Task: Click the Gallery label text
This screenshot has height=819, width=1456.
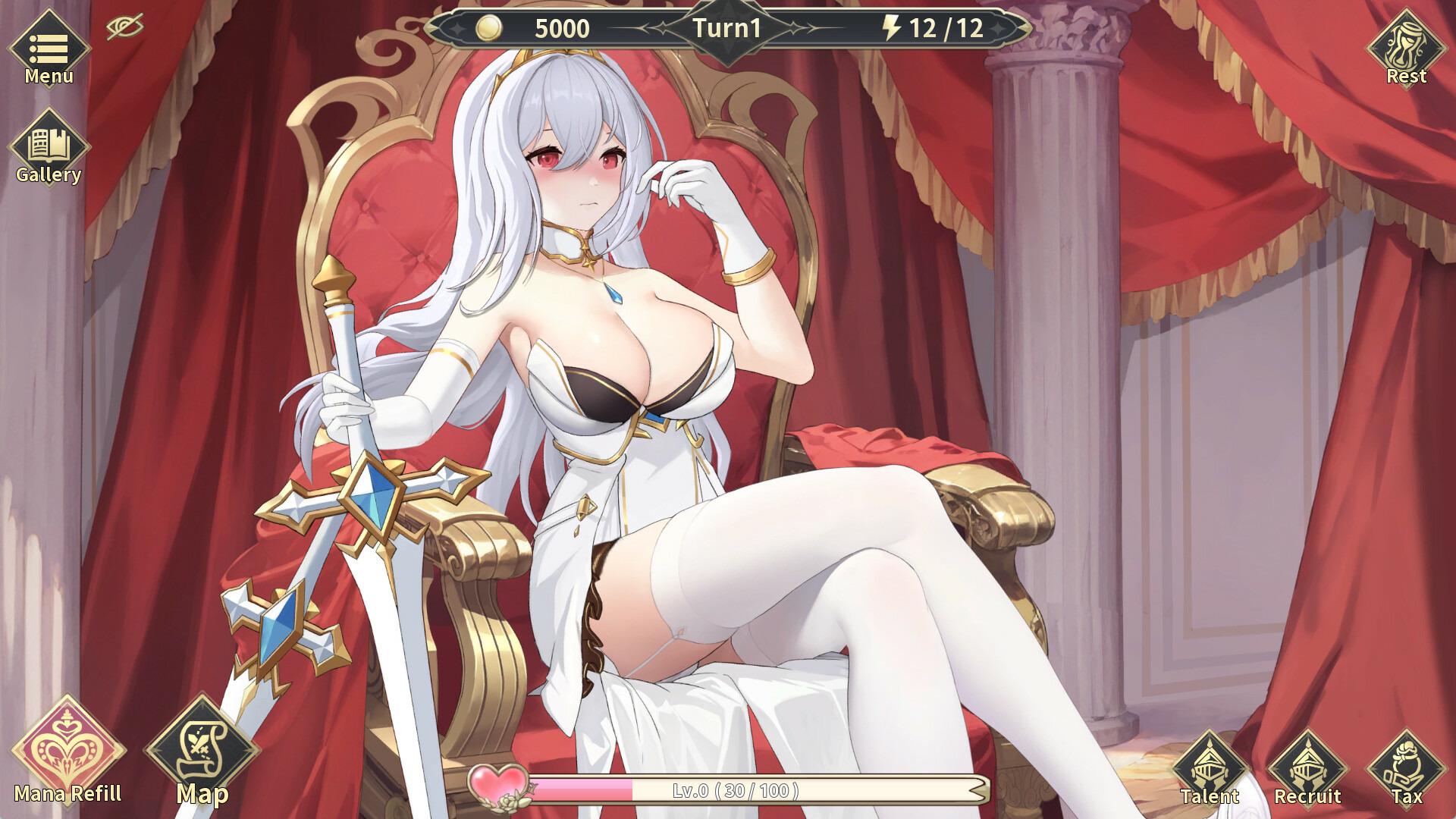Action: 49,176
